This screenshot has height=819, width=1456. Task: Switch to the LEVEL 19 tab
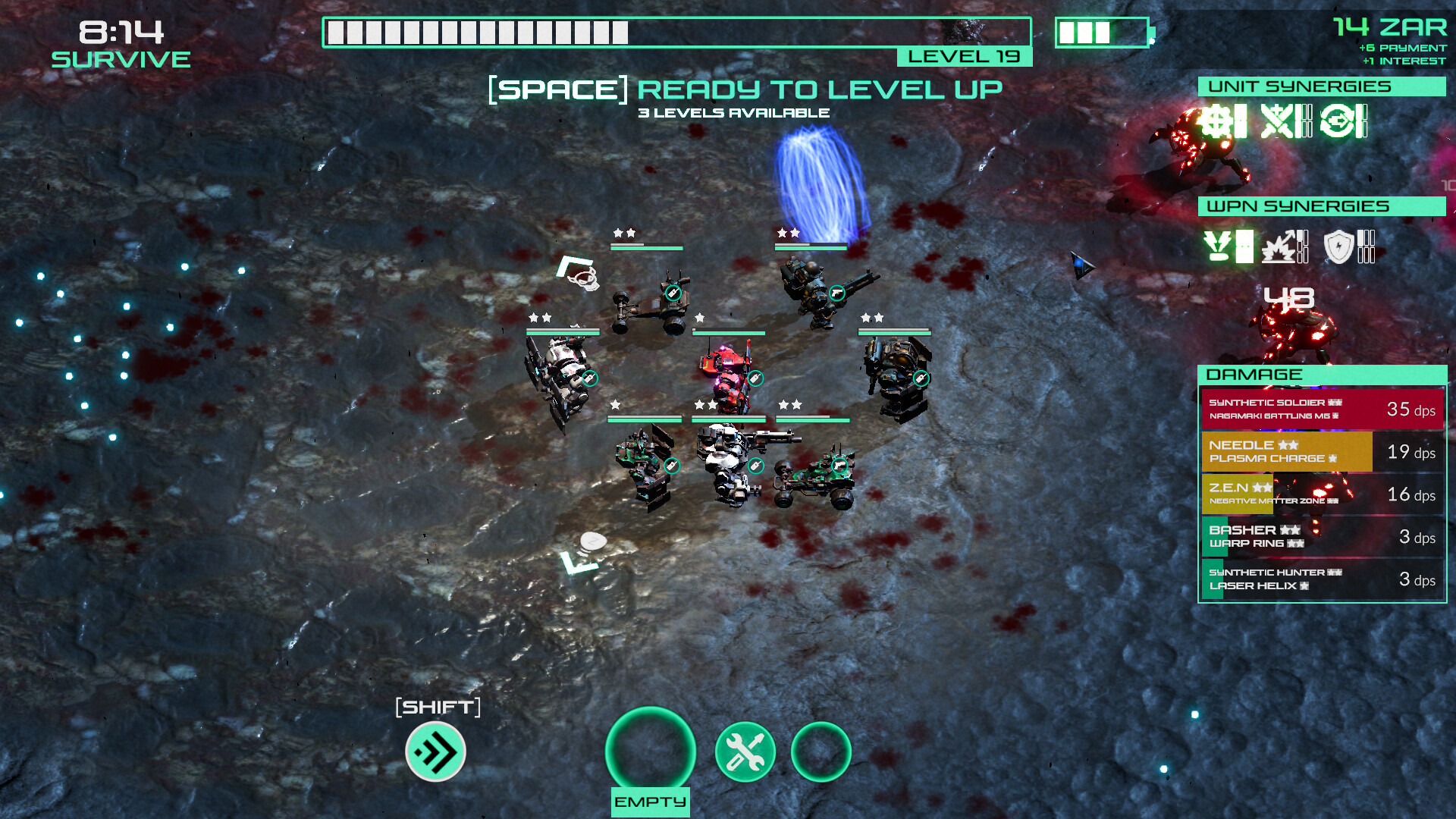click(x=964, y=55)
